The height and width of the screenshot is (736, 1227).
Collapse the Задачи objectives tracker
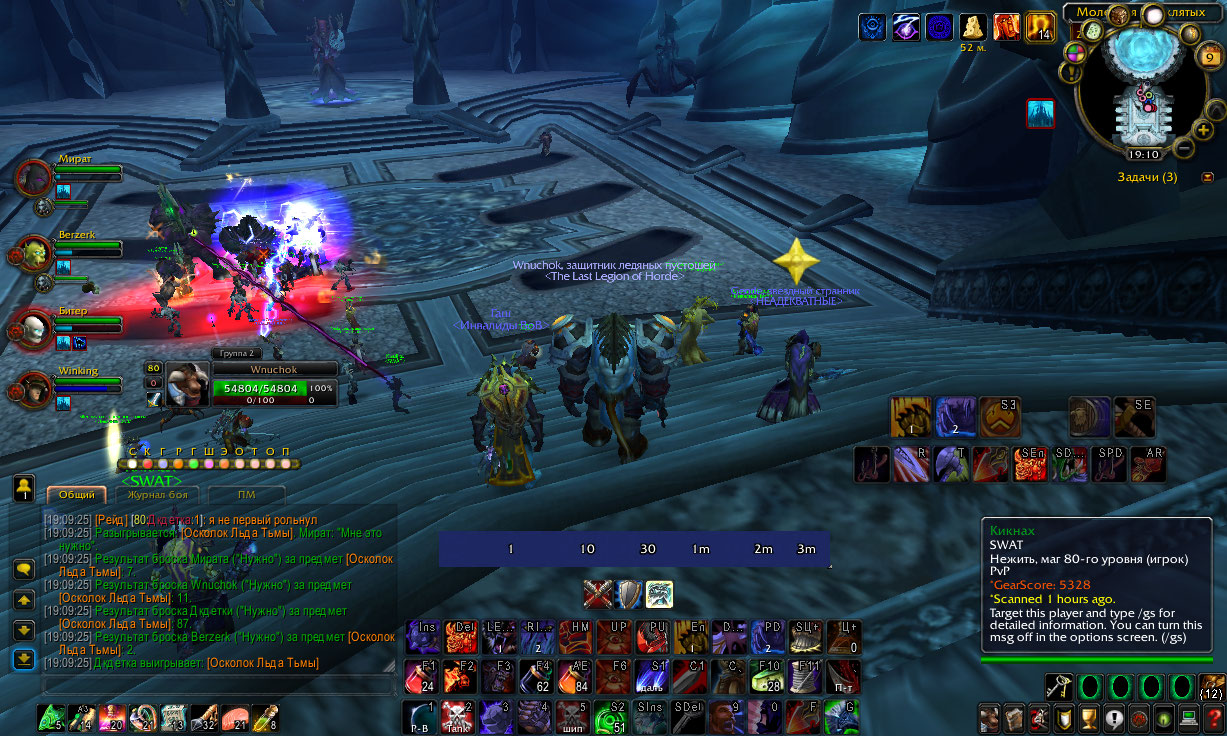[x=1207, y=177]
